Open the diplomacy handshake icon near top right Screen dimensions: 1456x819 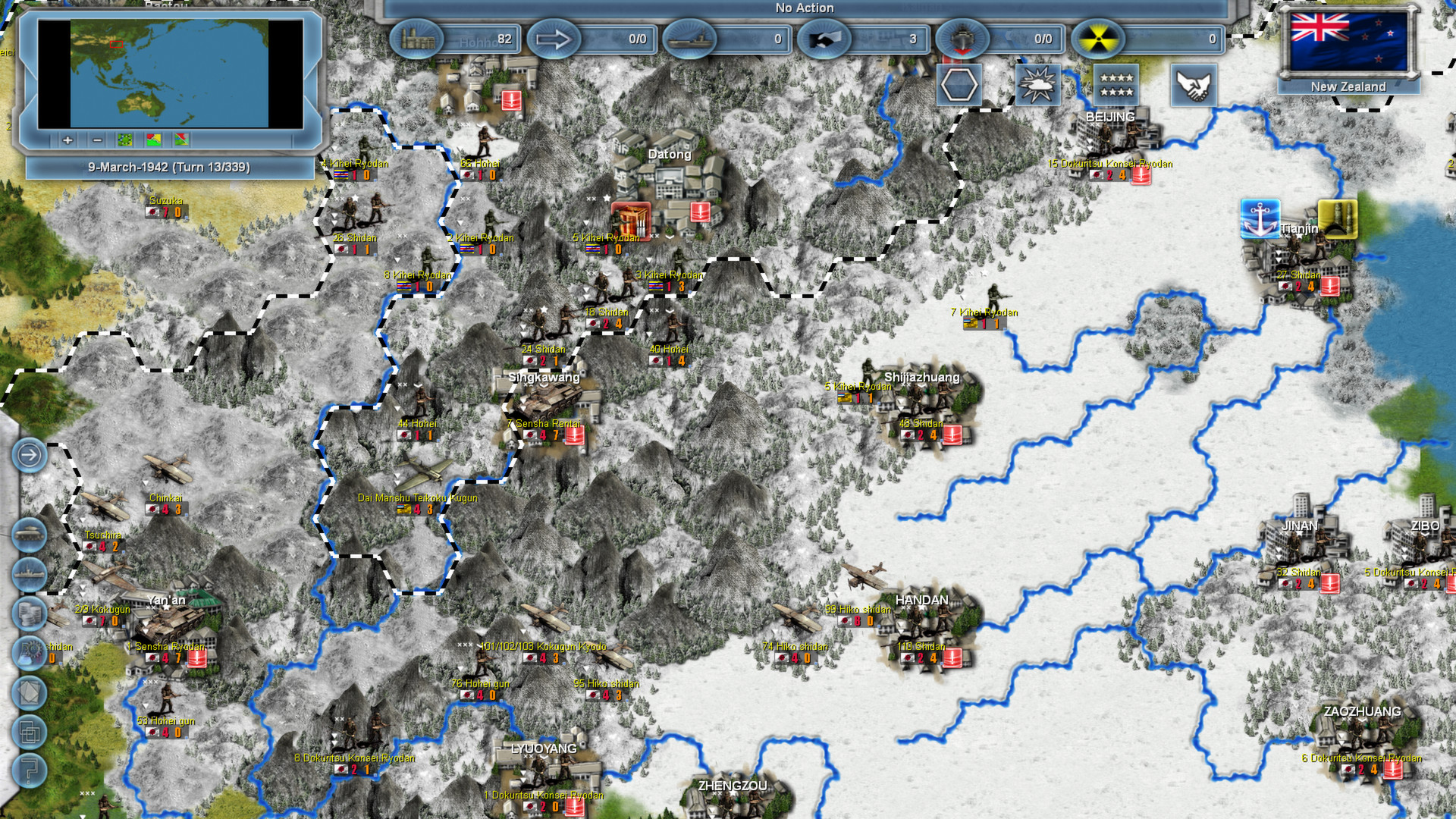pos(1194,86)
